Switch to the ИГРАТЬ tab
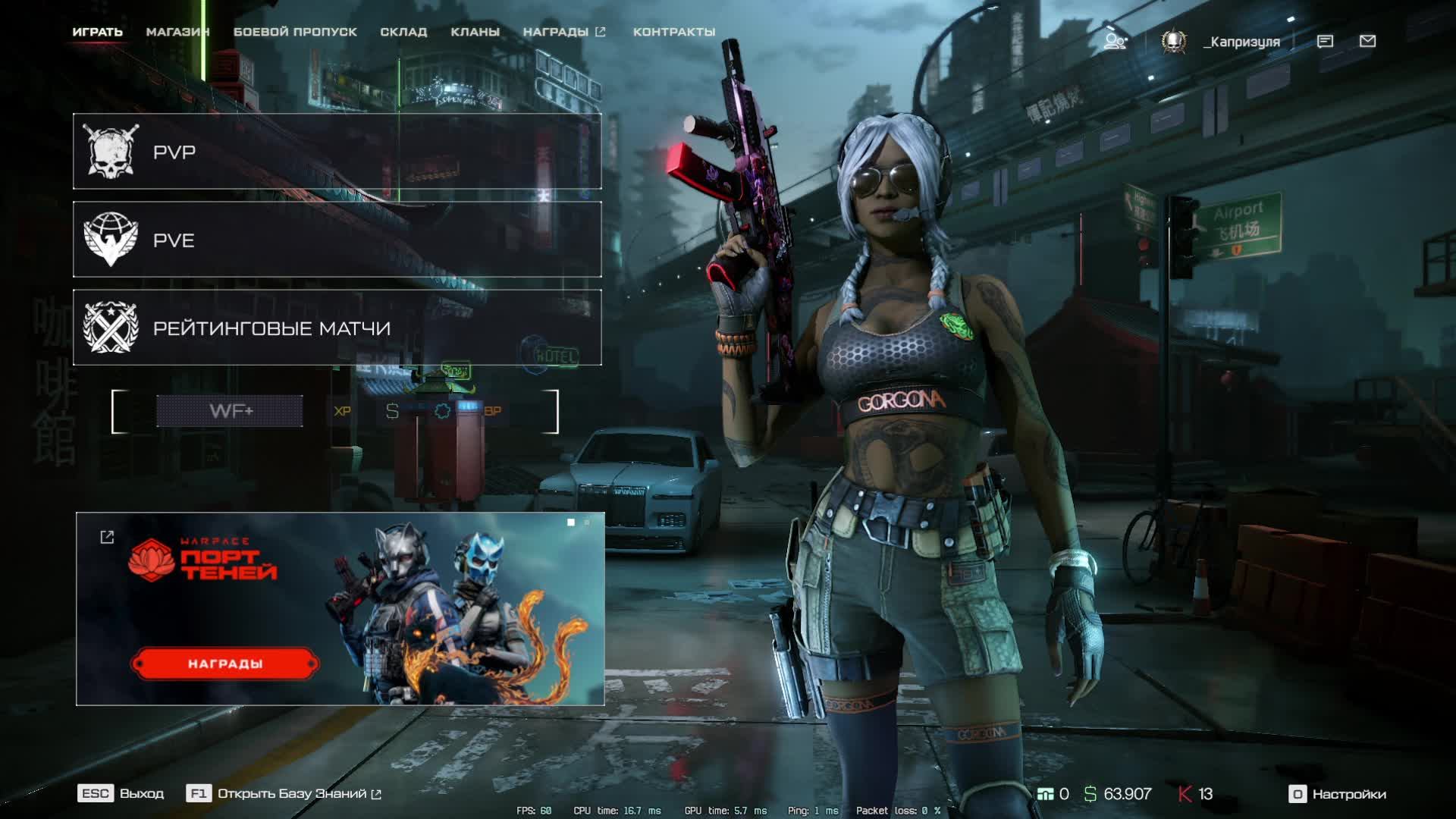Viewport: 1456px width, 819px height. coord(97,32)
